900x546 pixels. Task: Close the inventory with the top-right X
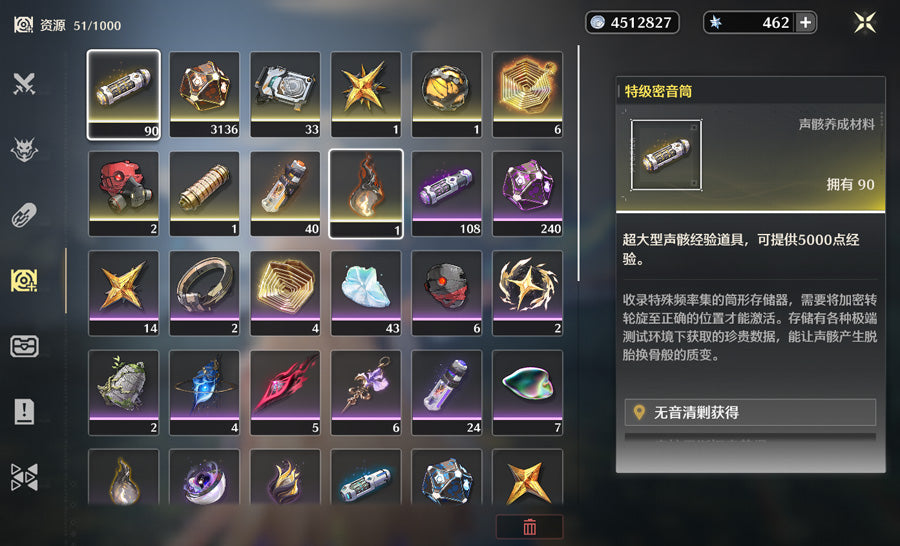(865, 22)
